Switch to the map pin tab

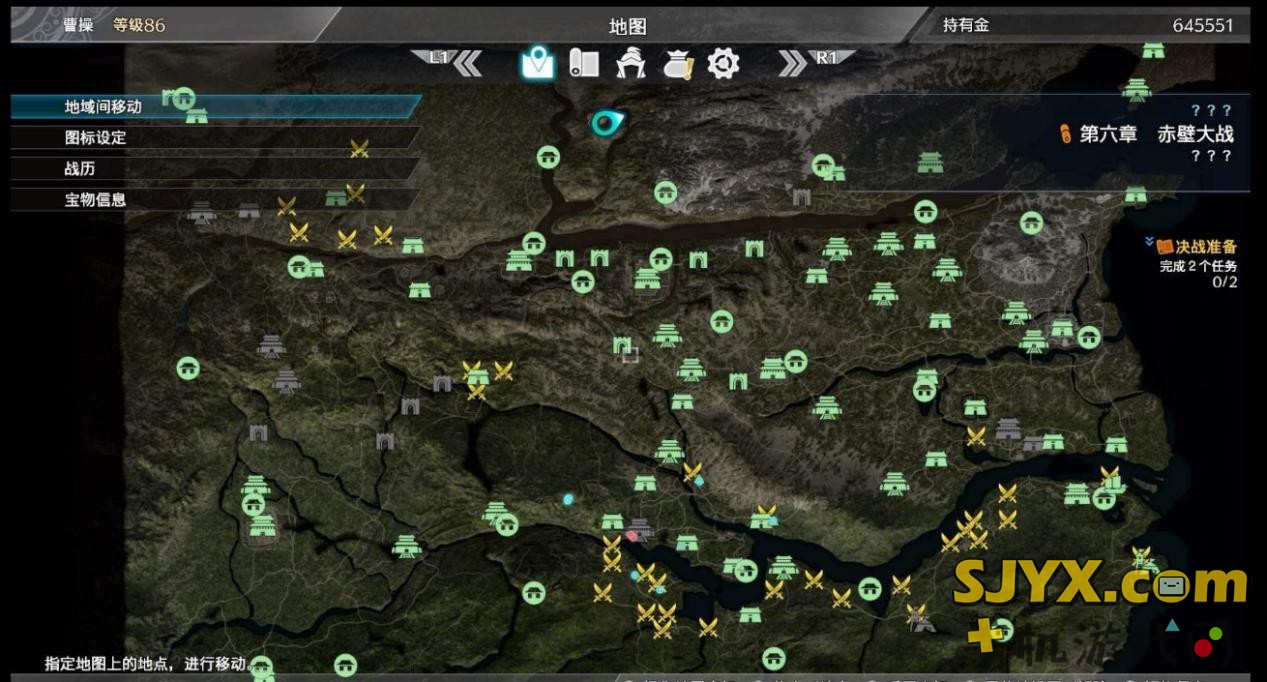point(537,64)
